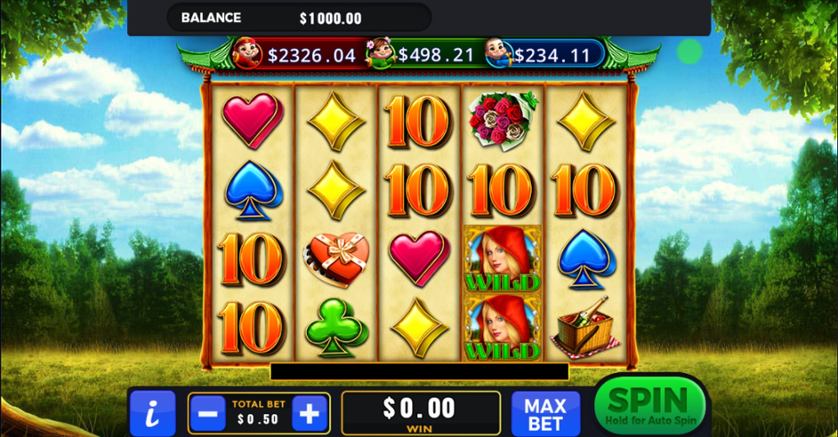Open the blue info panel

click(152, 412)
